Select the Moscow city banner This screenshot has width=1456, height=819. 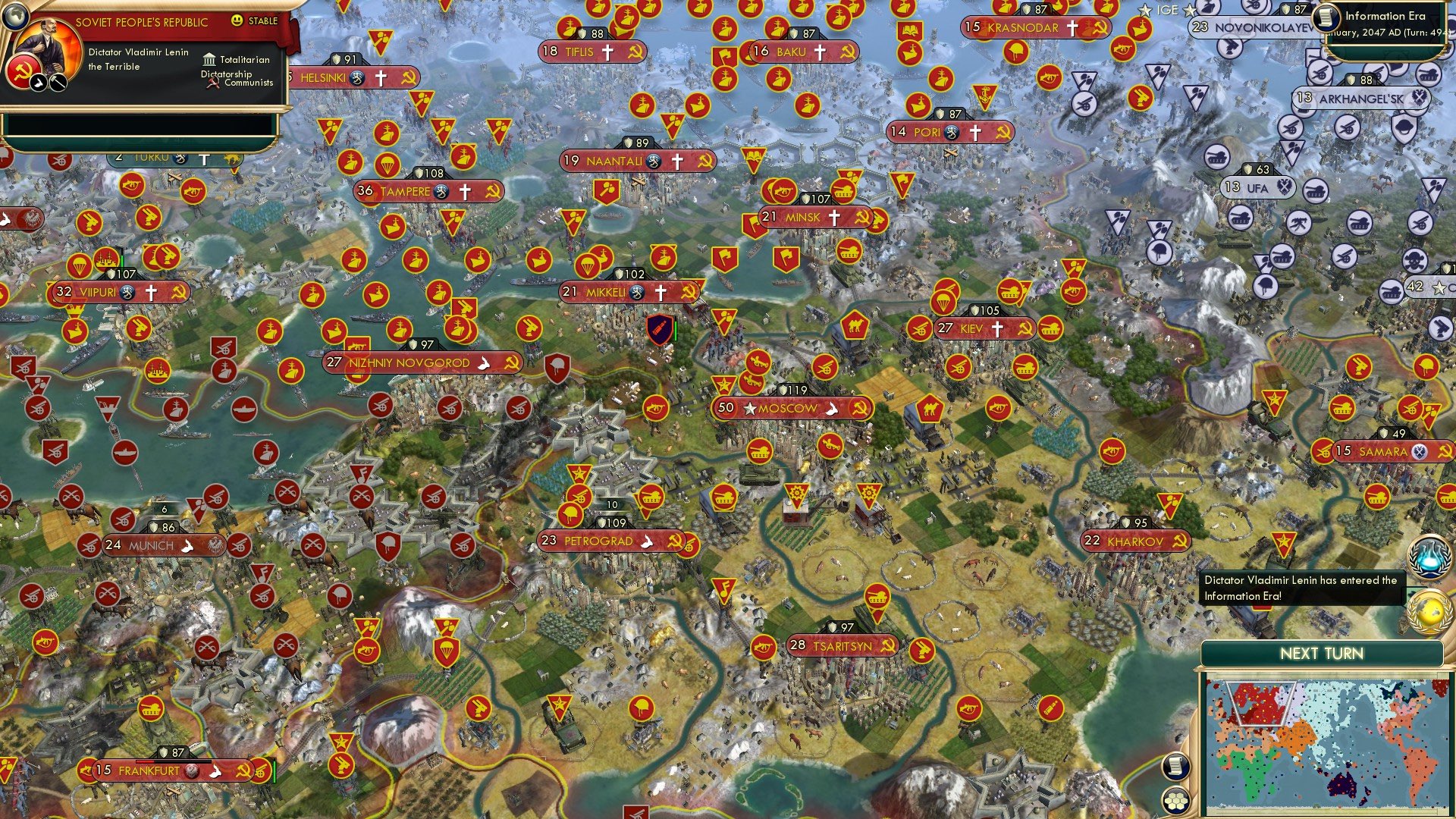(789, 407)
